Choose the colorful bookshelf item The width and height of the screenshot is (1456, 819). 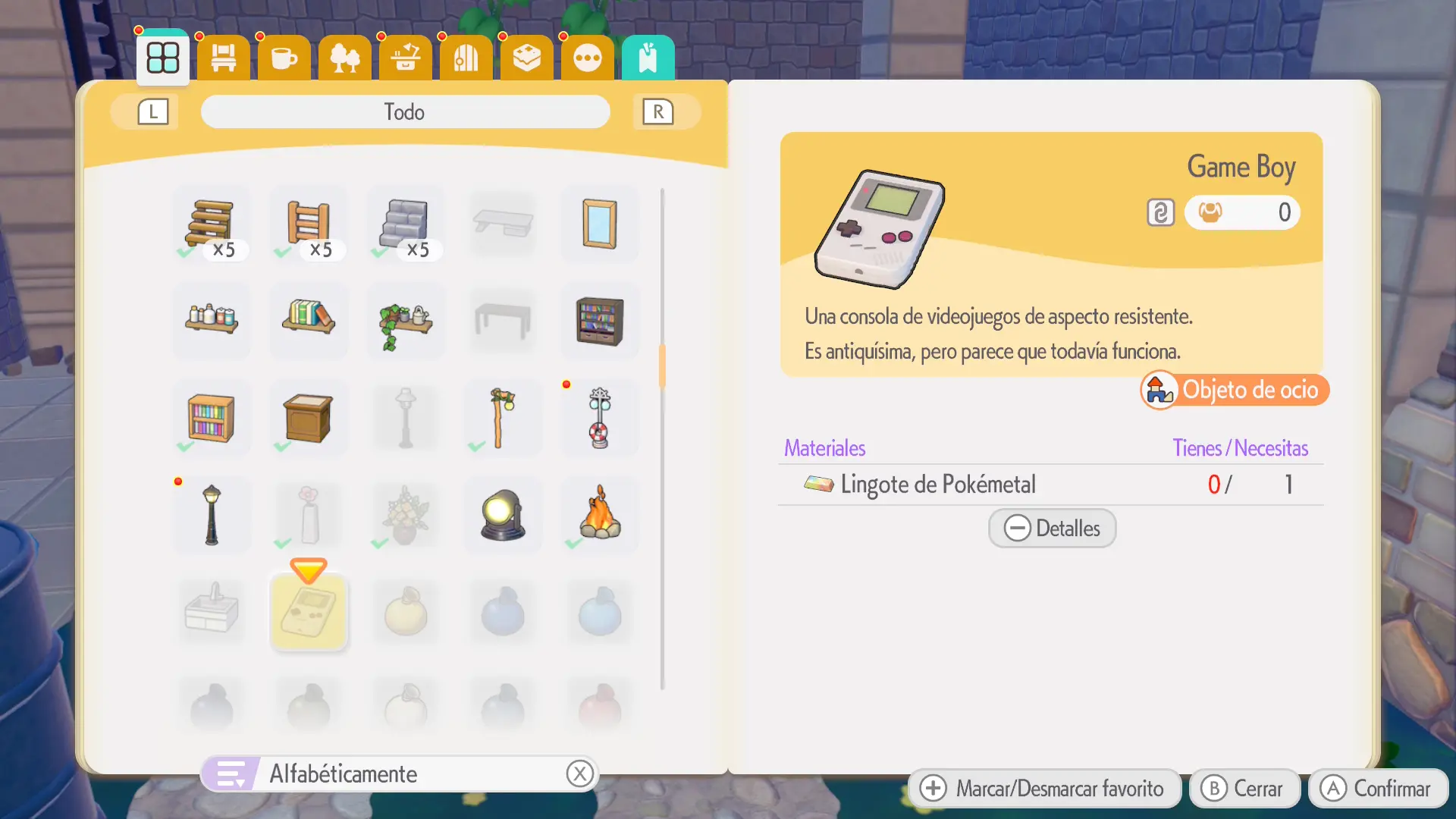(x=212, y=419)
